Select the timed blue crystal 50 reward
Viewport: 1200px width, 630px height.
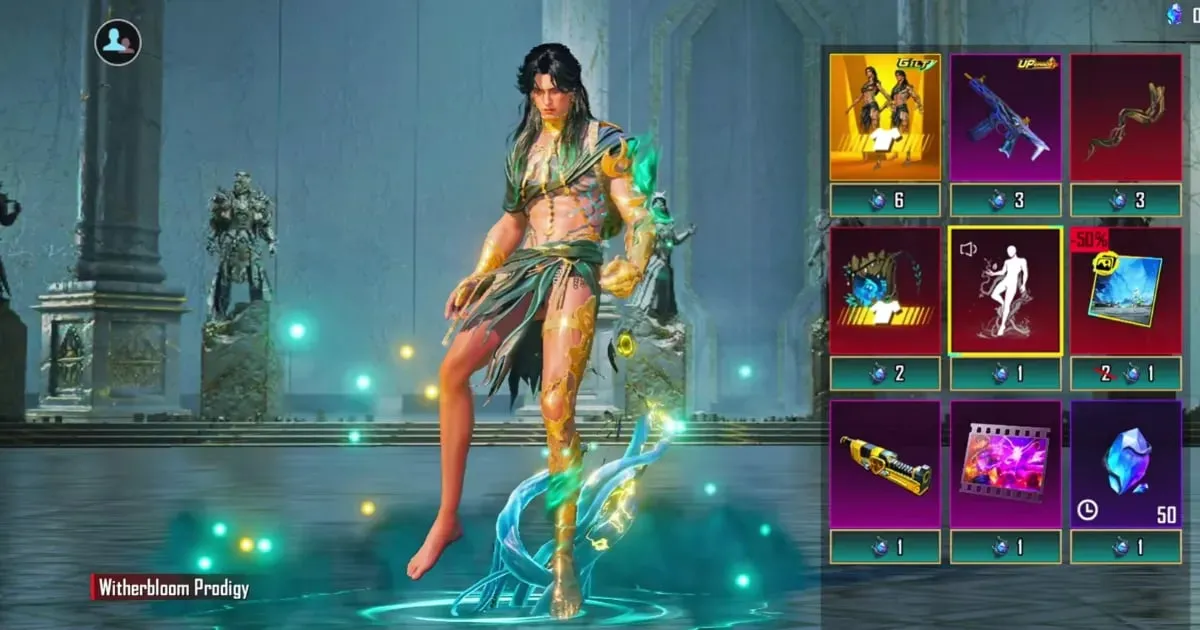point(1125,464)
